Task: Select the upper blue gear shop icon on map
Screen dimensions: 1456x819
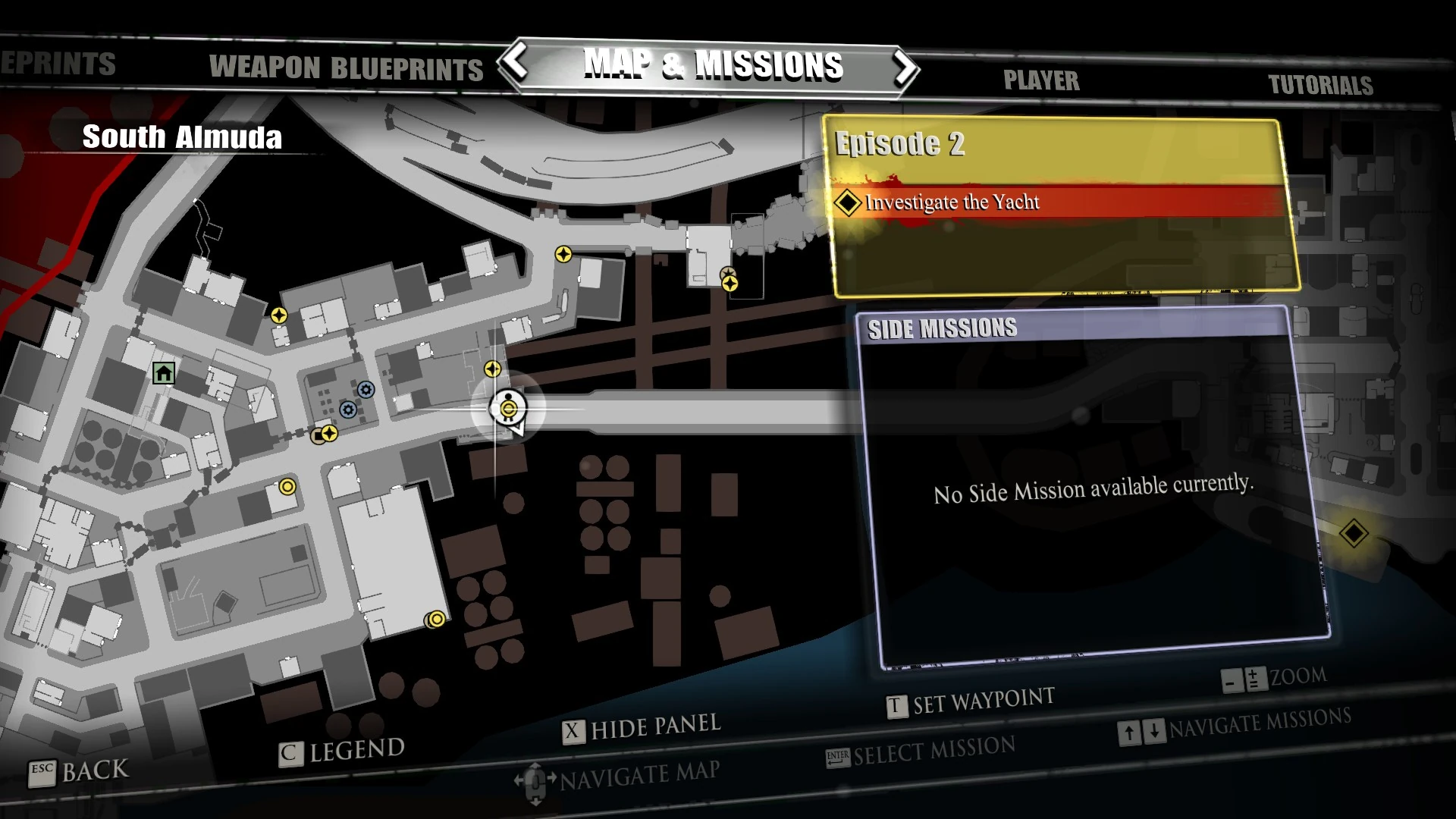Action: tap(366, 390)
